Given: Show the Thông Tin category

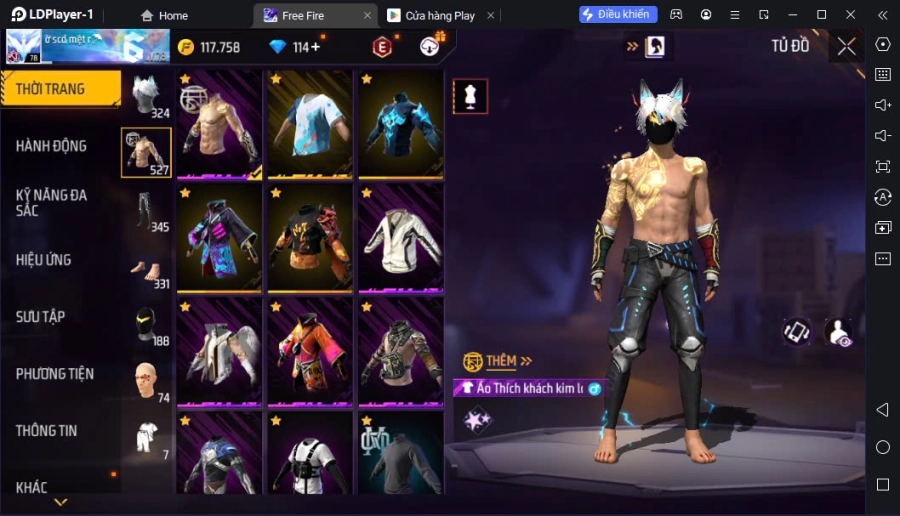Looking at the screenshot, I should [47, 431].
